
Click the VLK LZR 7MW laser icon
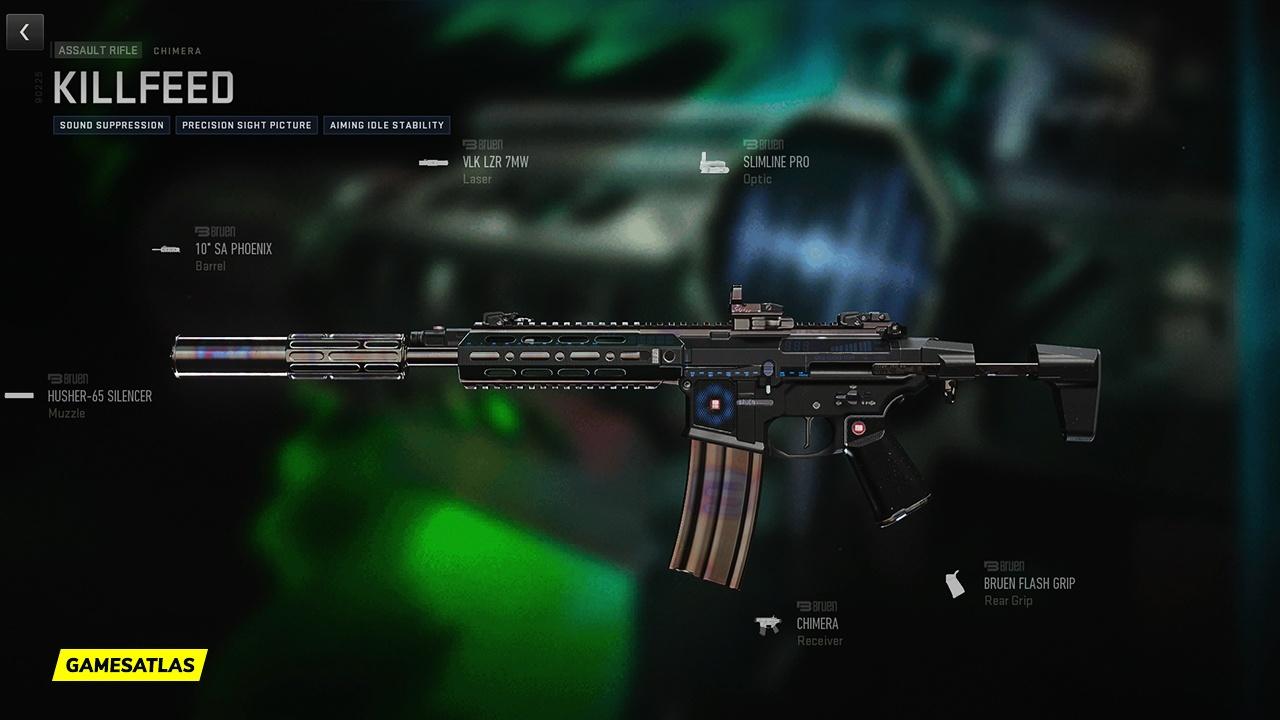434,161
